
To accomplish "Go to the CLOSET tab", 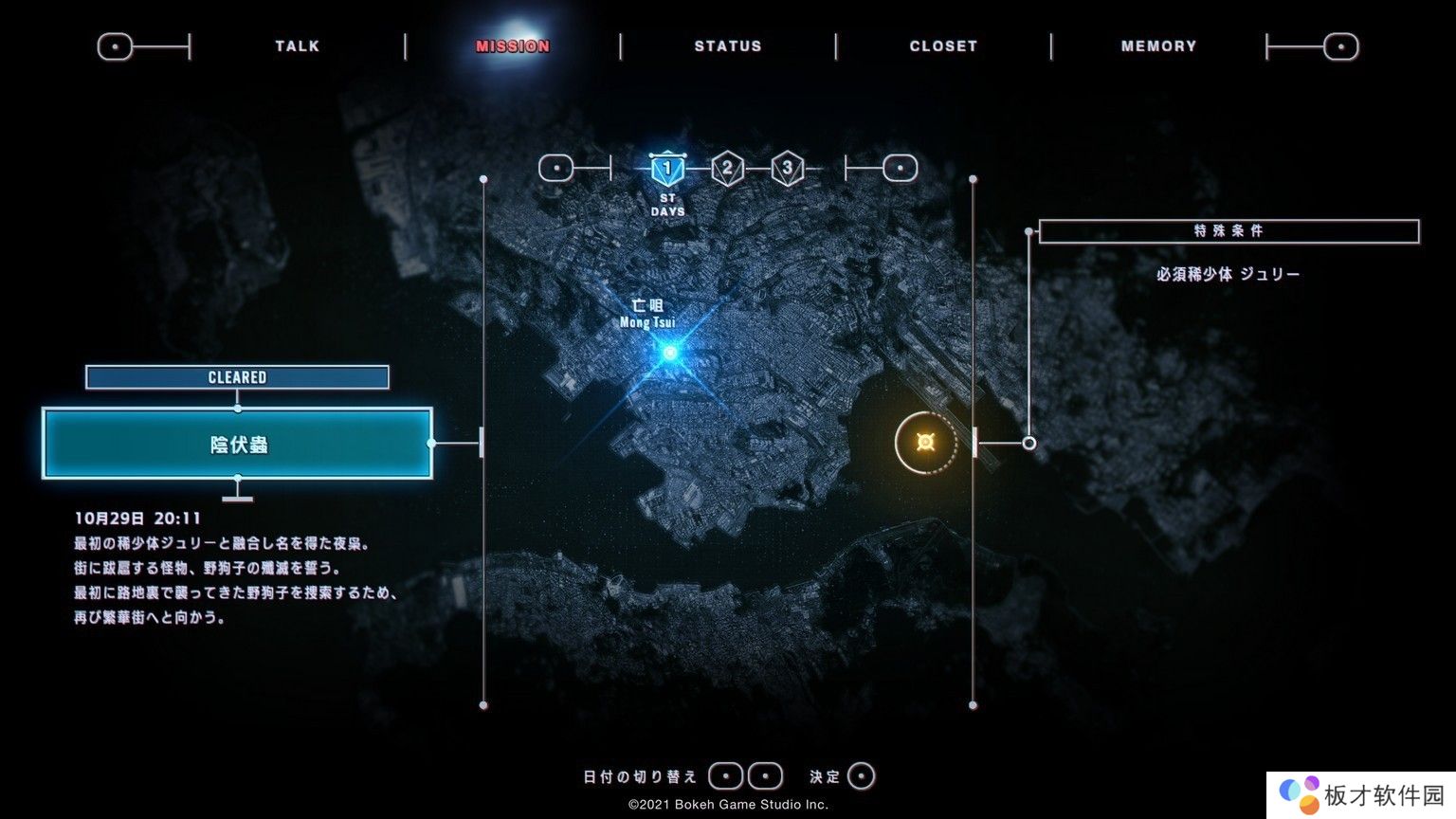I will (943, 45).
